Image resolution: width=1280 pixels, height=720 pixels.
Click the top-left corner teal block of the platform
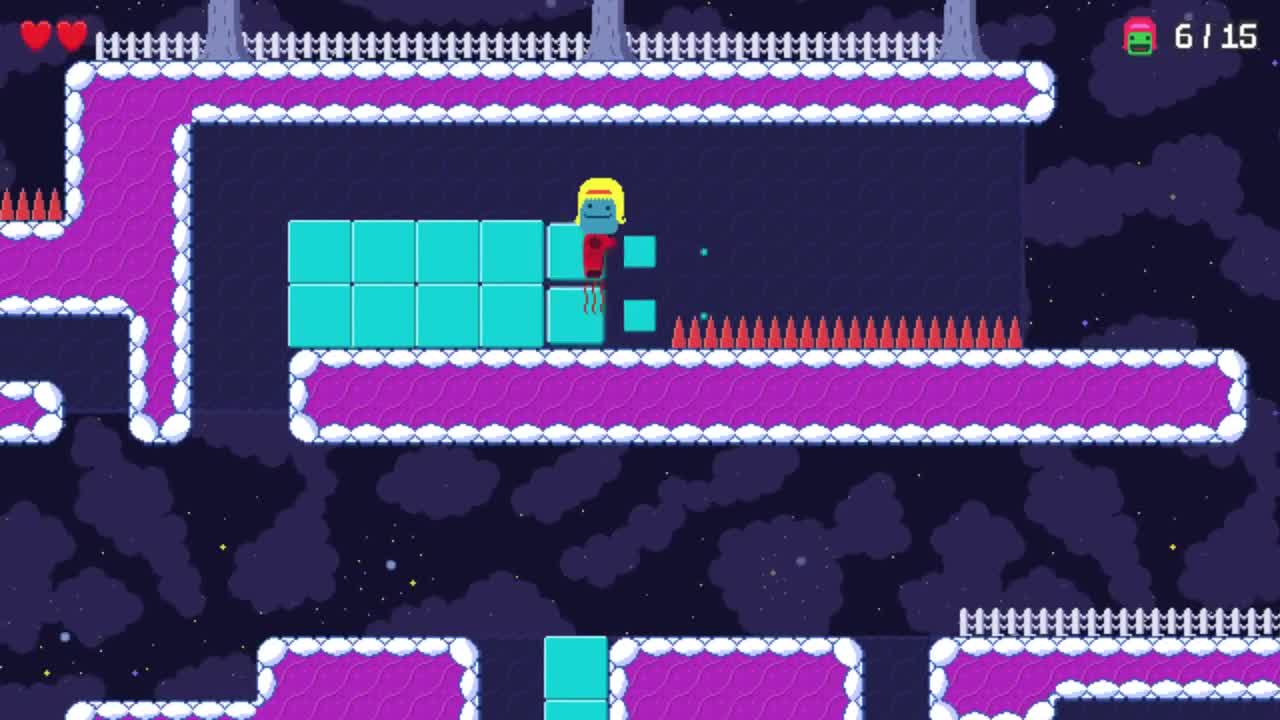318,250
